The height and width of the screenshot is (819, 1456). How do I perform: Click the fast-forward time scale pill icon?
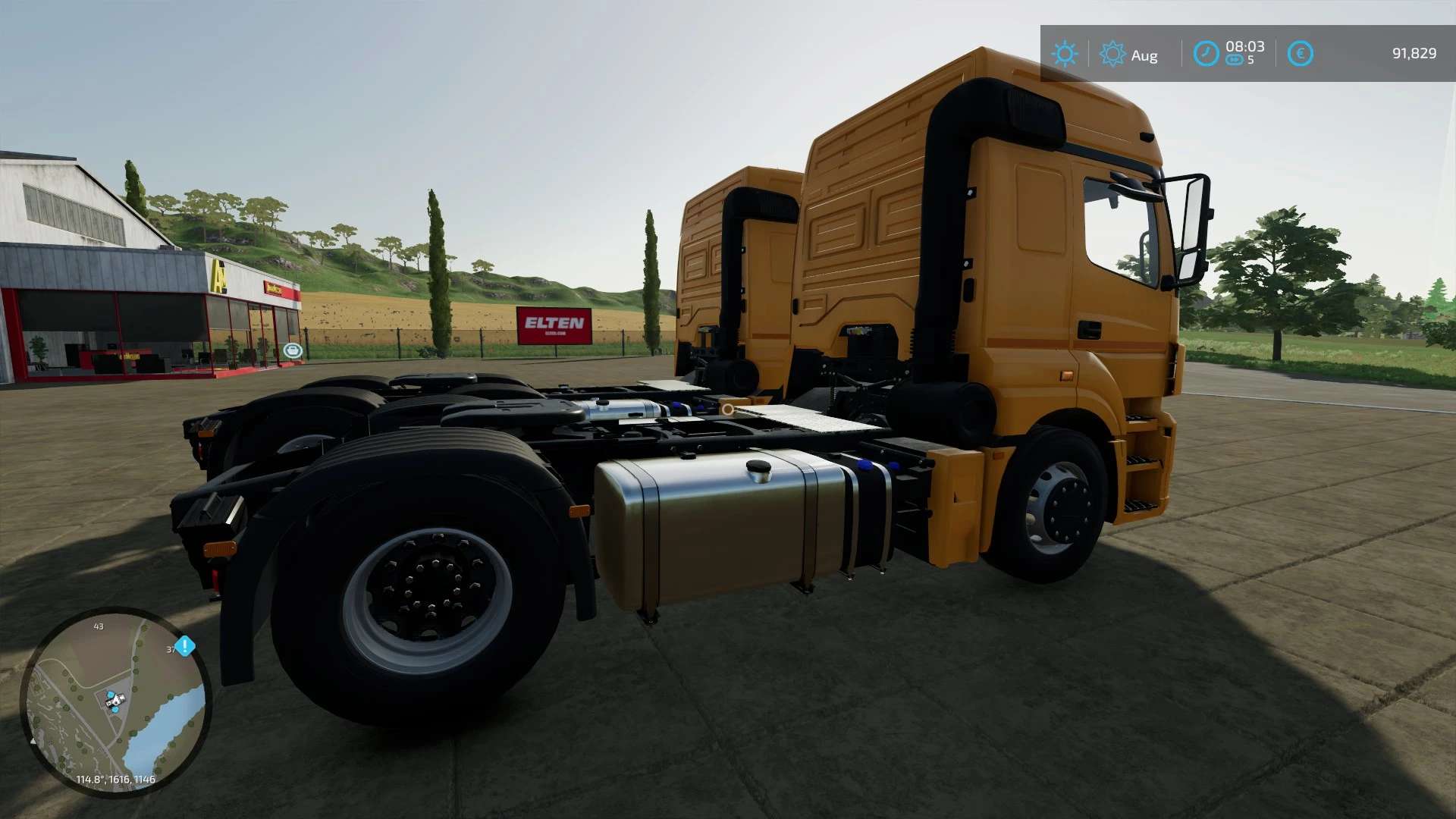tap(1233, 60)
